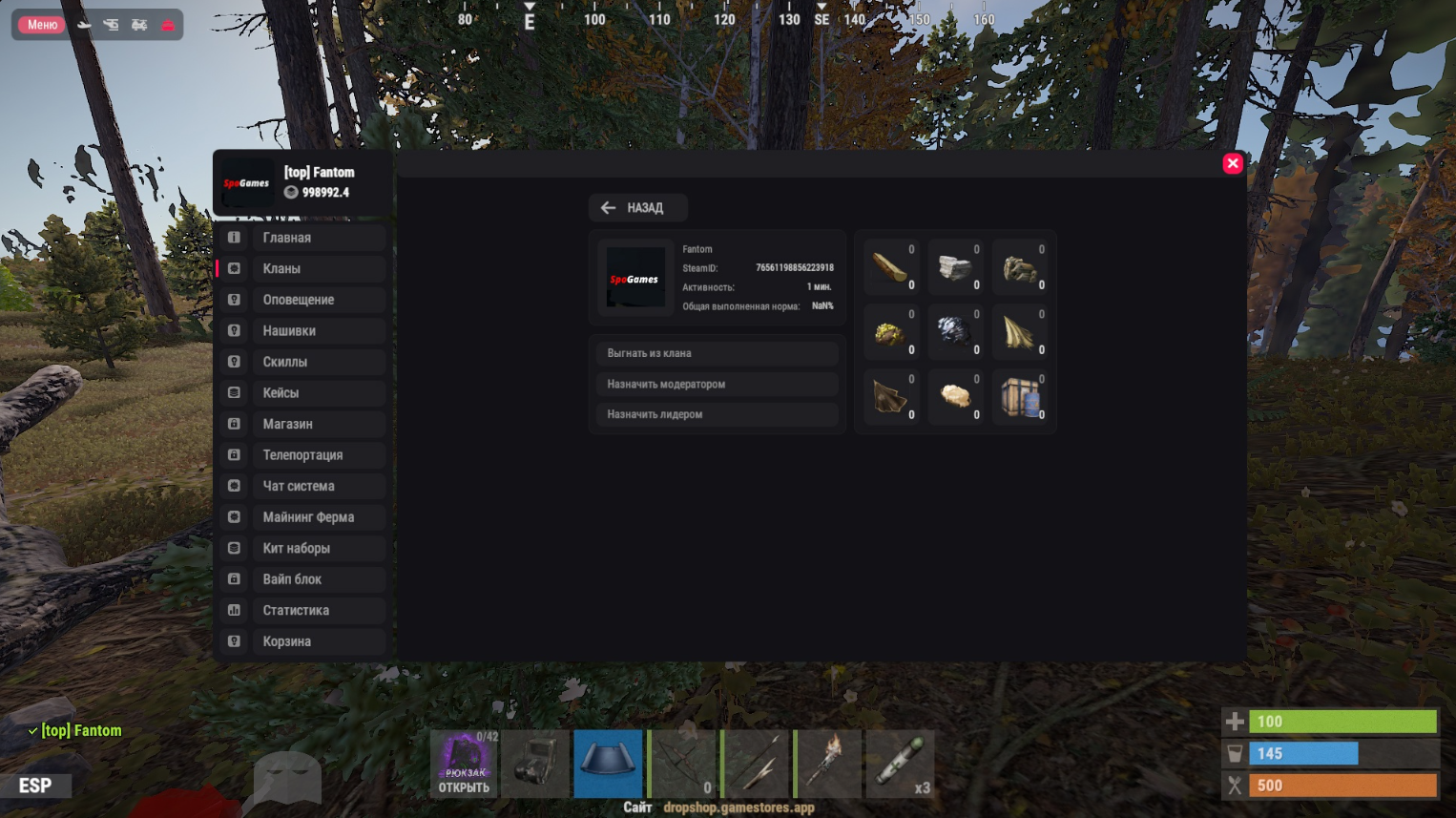This screenshot has width=1456, height=818.
Task: Select the Кит наборы entry
Action: (302, 548)
